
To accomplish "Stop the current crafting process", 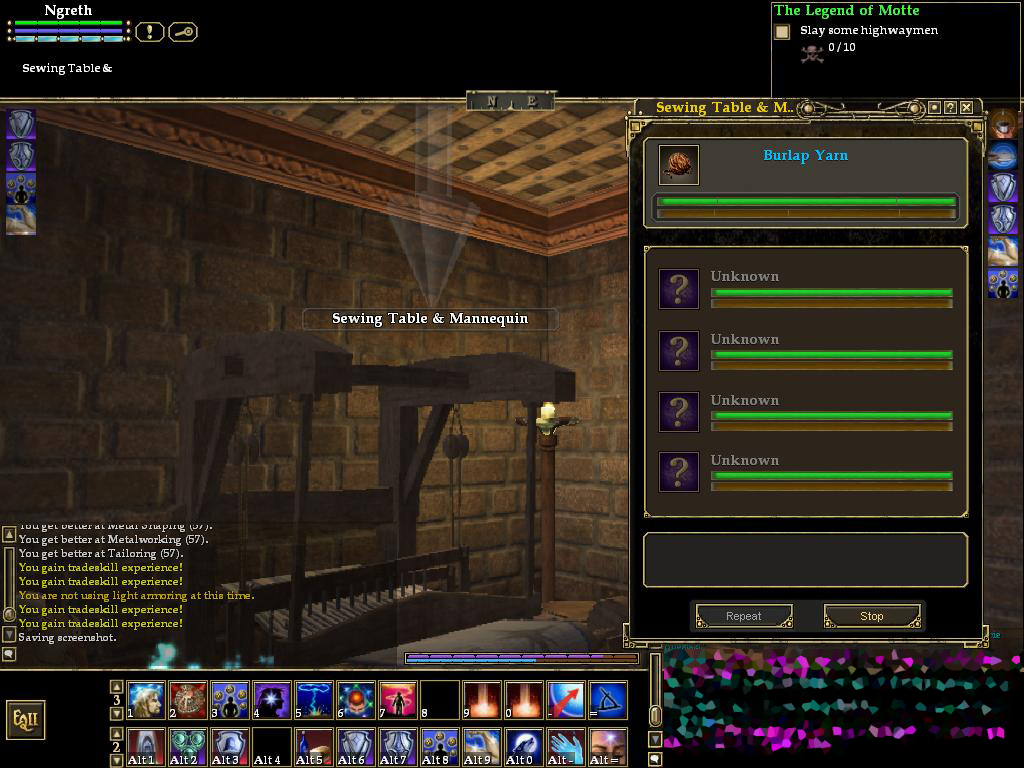I will click(x=871, y=616).
